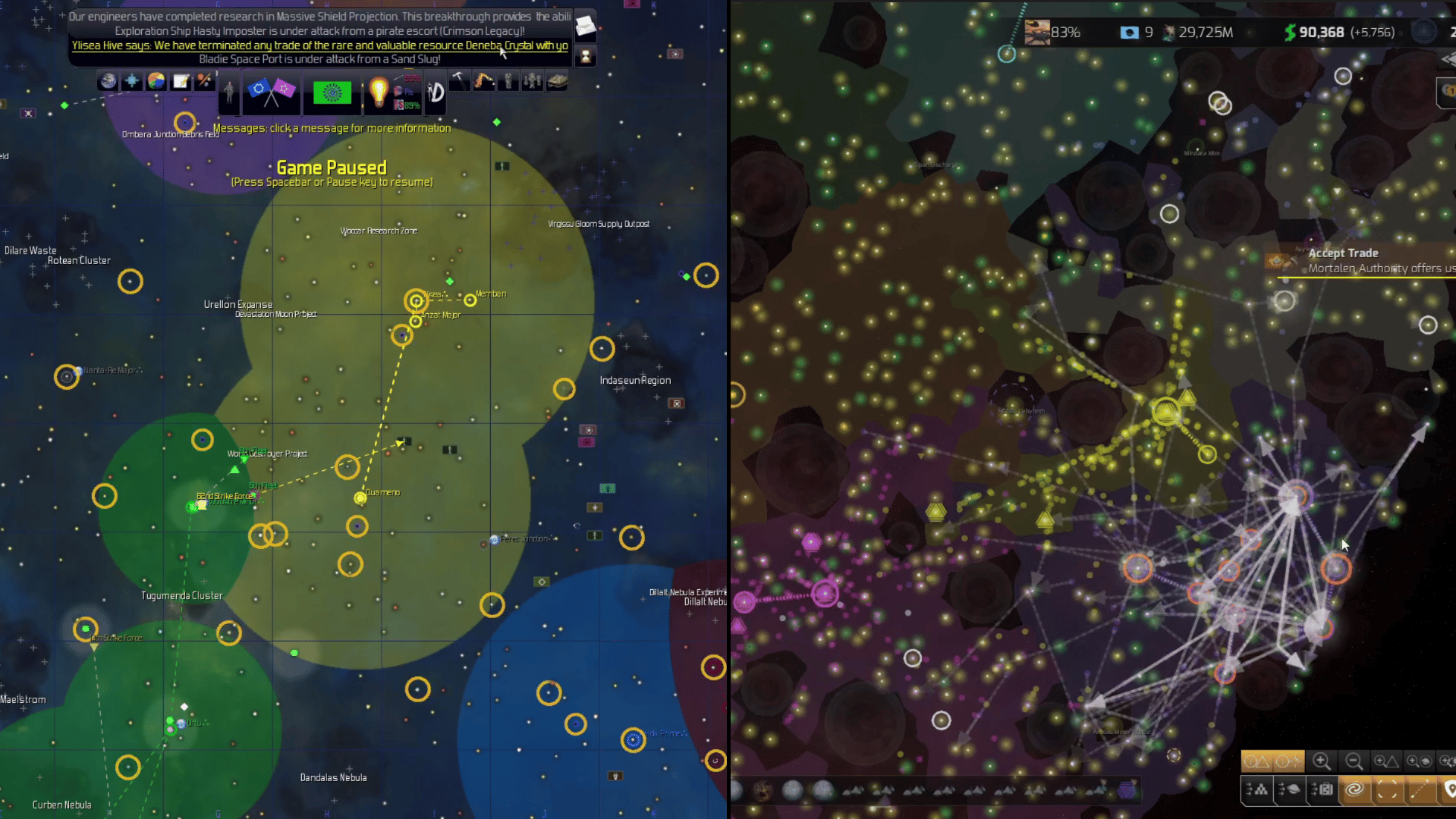The image size is (1456, 819).
Task: Open the underlined Ylisea Hive trade message
Action: click(319, 45)
